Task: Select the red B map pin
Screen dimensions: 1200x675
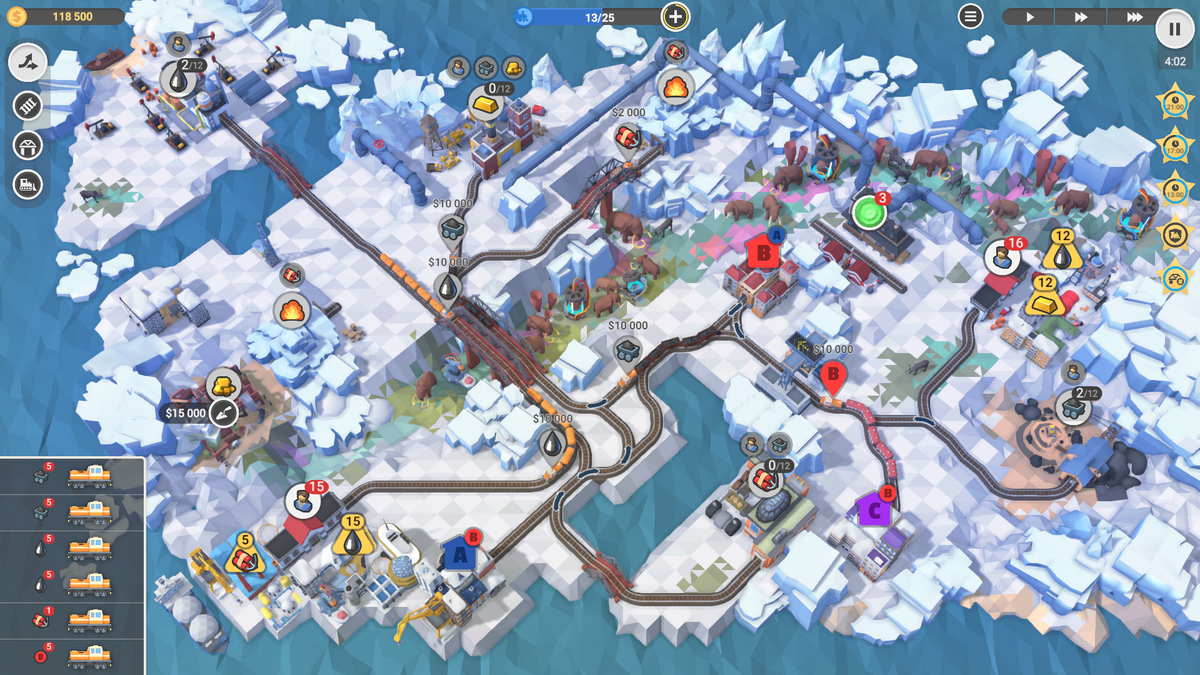Action: tap(832, 377)
